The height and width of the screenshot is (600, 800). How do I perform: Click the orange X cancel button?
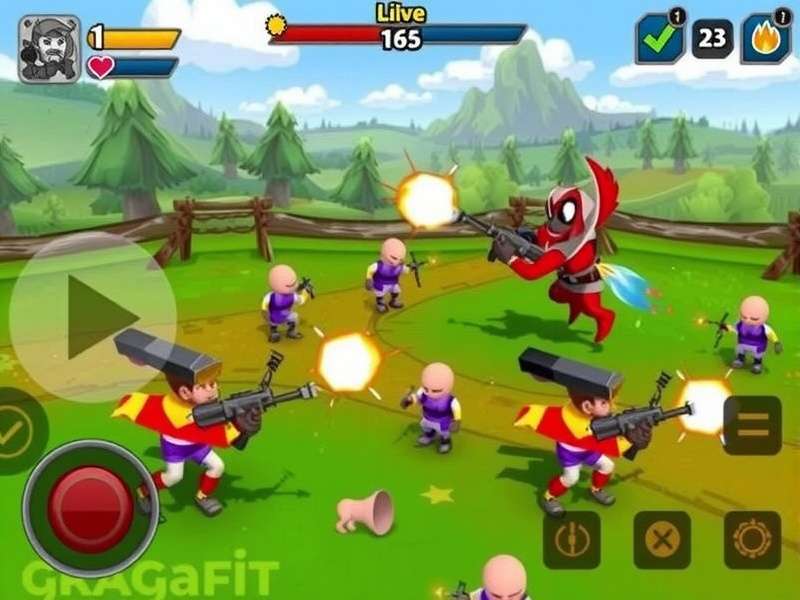pos(662,540)
